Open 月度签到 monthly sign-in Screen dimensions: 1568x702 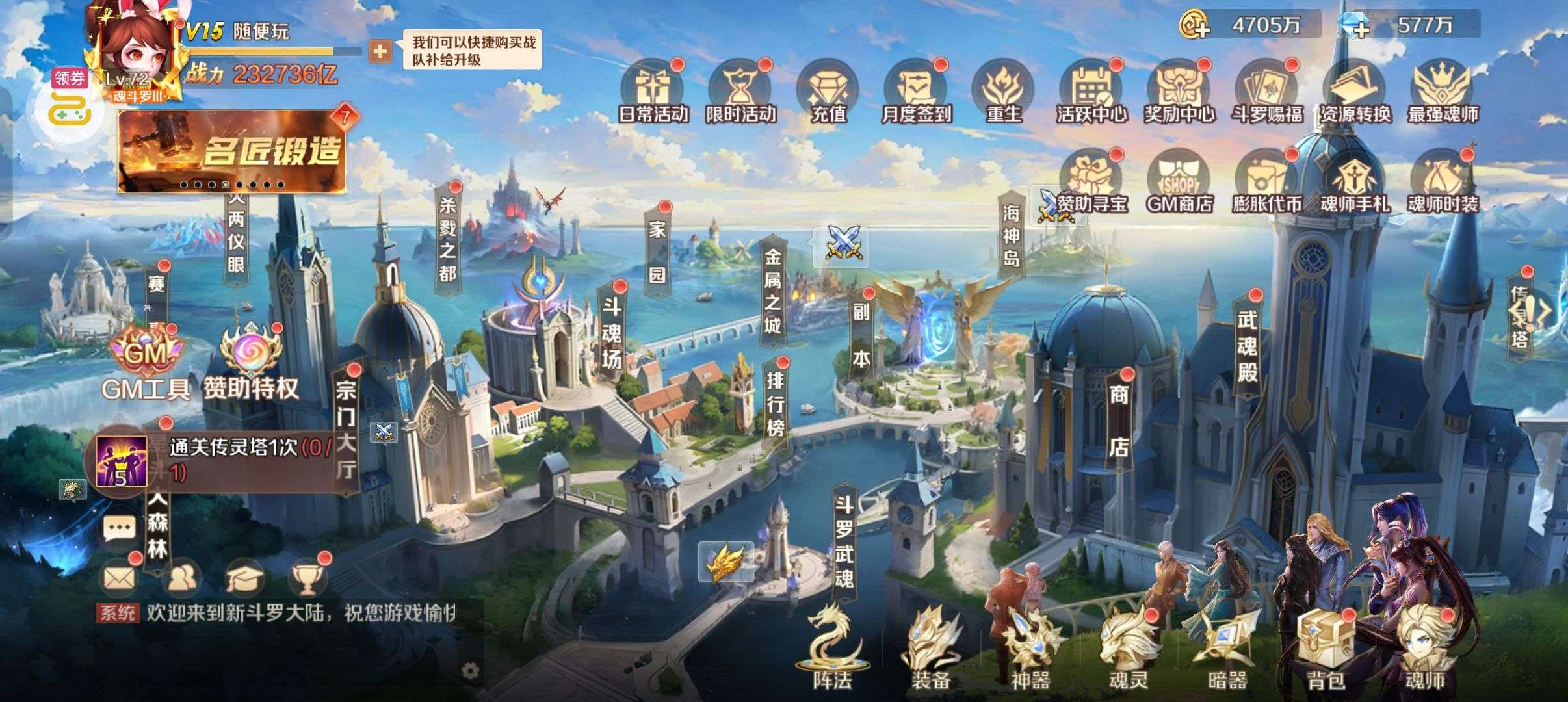tap(916, 92)
